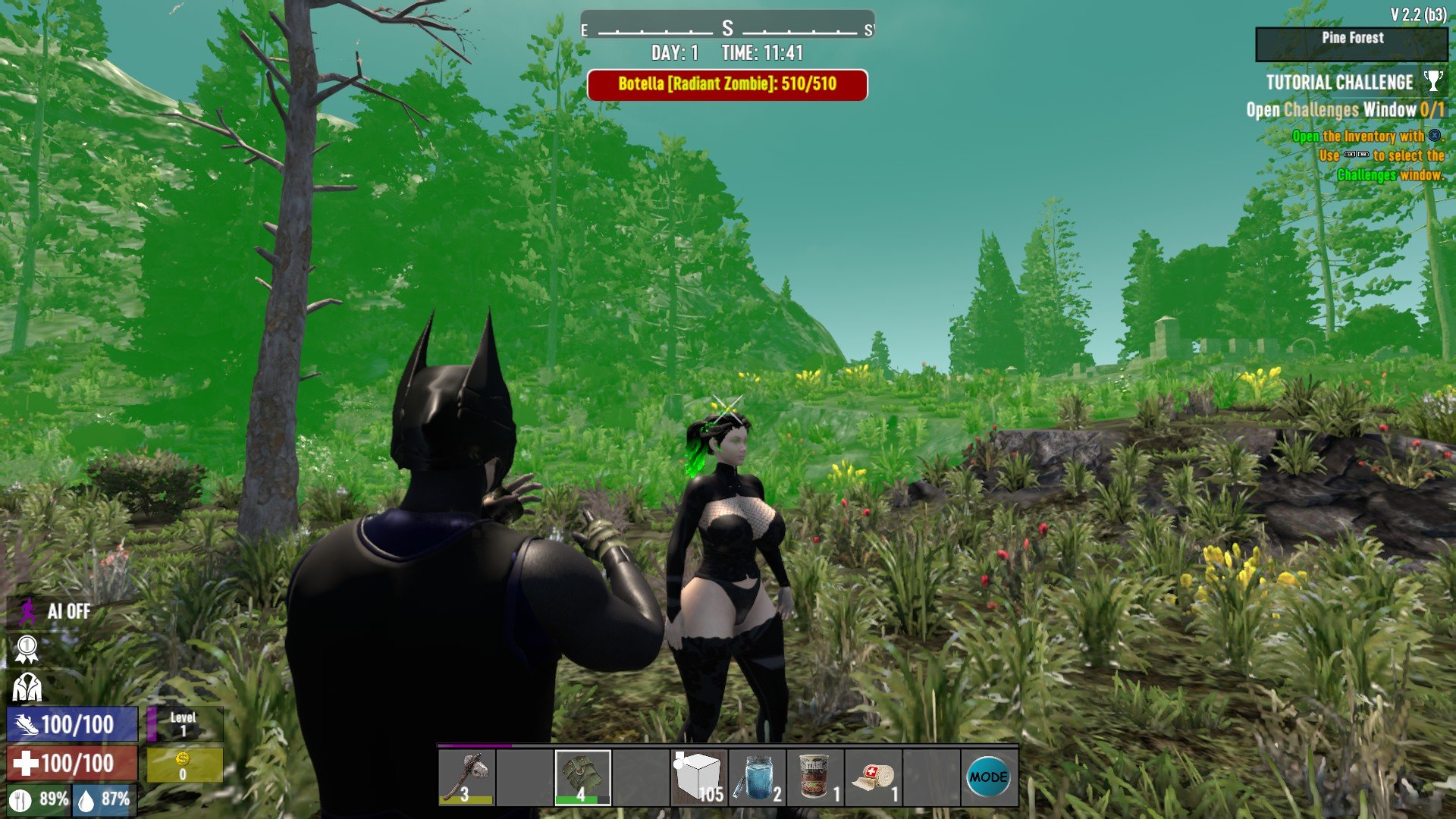Click the blue MODE button
Viewport: 1456px width, 819px height.
(x=989, y=777)
